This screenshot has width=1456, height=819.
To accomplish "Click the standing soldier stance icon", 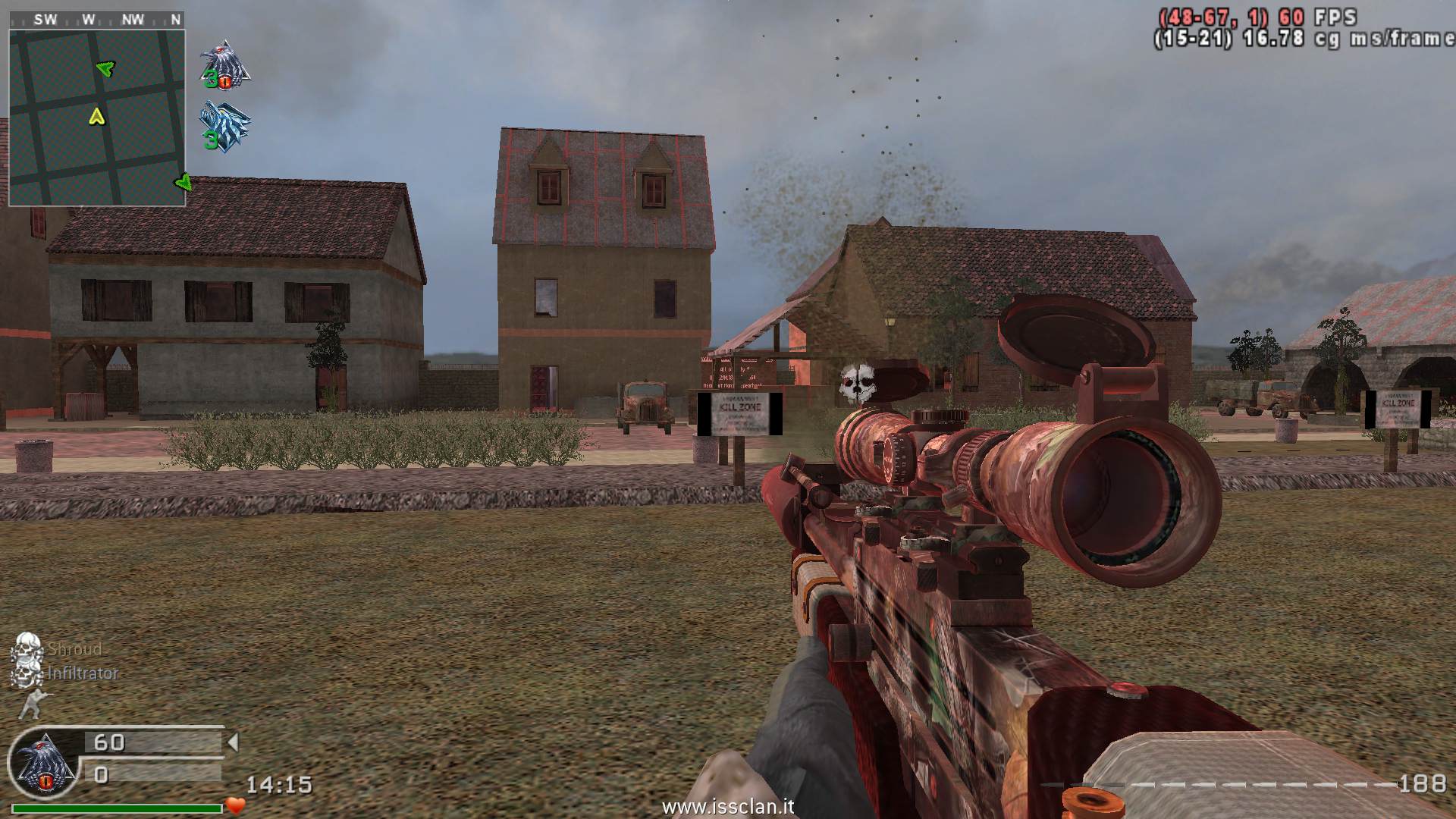I will click(x=30, y=704).
